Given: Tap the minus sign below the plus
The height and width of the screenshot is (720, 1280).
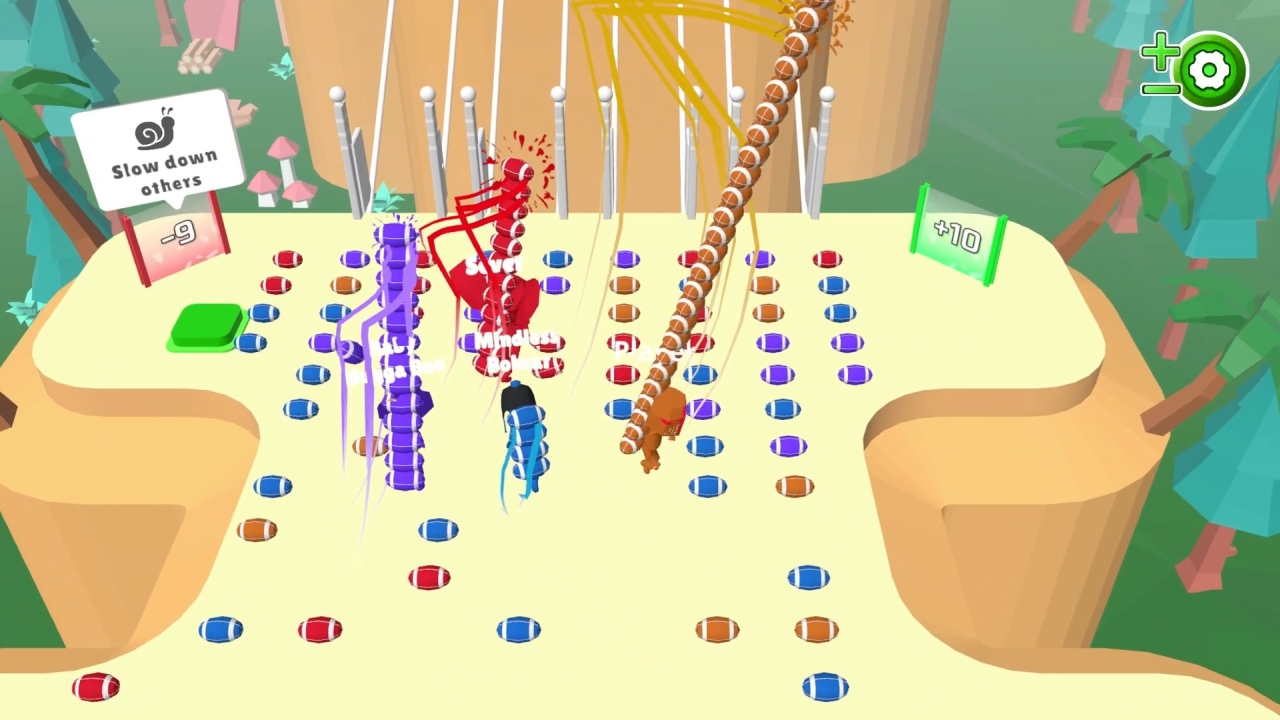Looking at the screenshot, I should pyautogui.click(x=1162, y=88).
